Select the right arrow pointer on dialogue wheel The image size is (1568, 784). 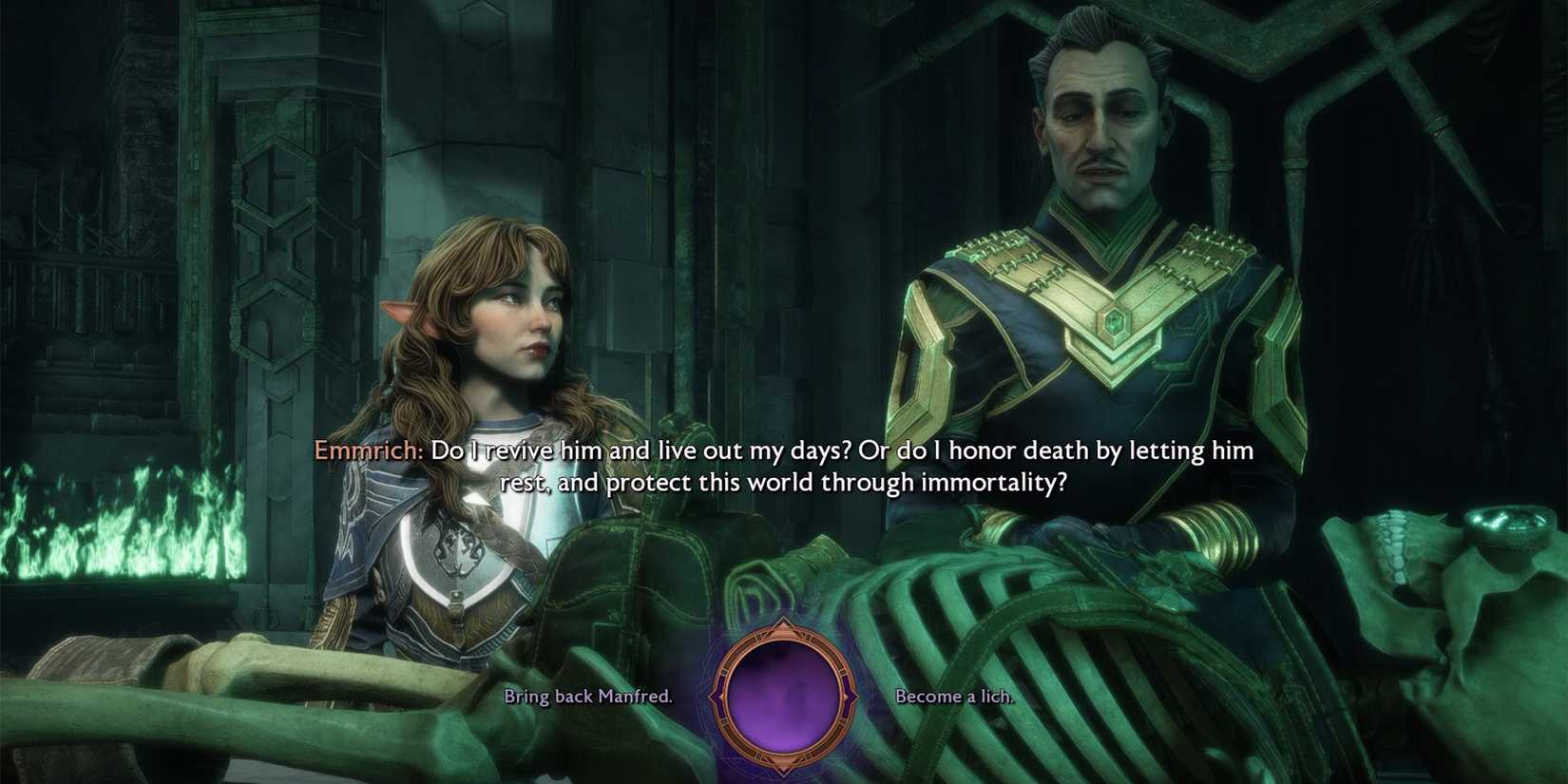pyautogui.click(x=851, y=698)
